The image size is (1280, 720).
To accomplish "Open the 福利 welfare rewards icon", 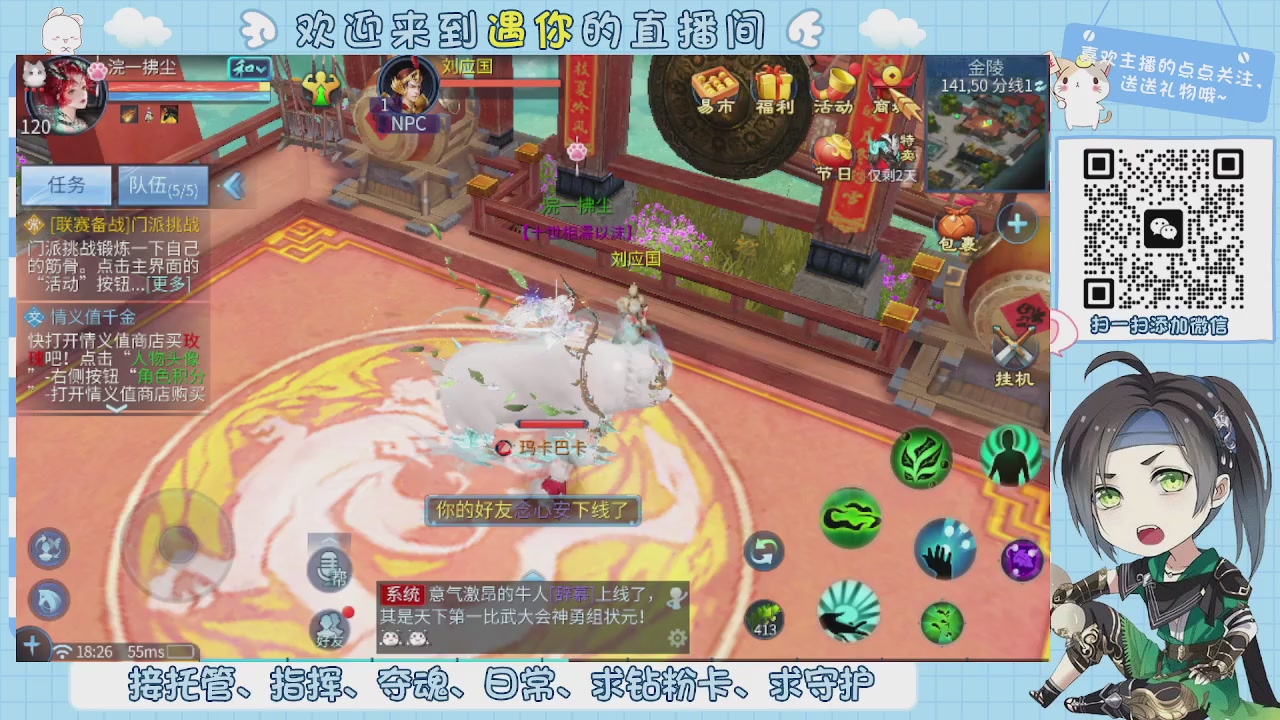I will (775, 88).
